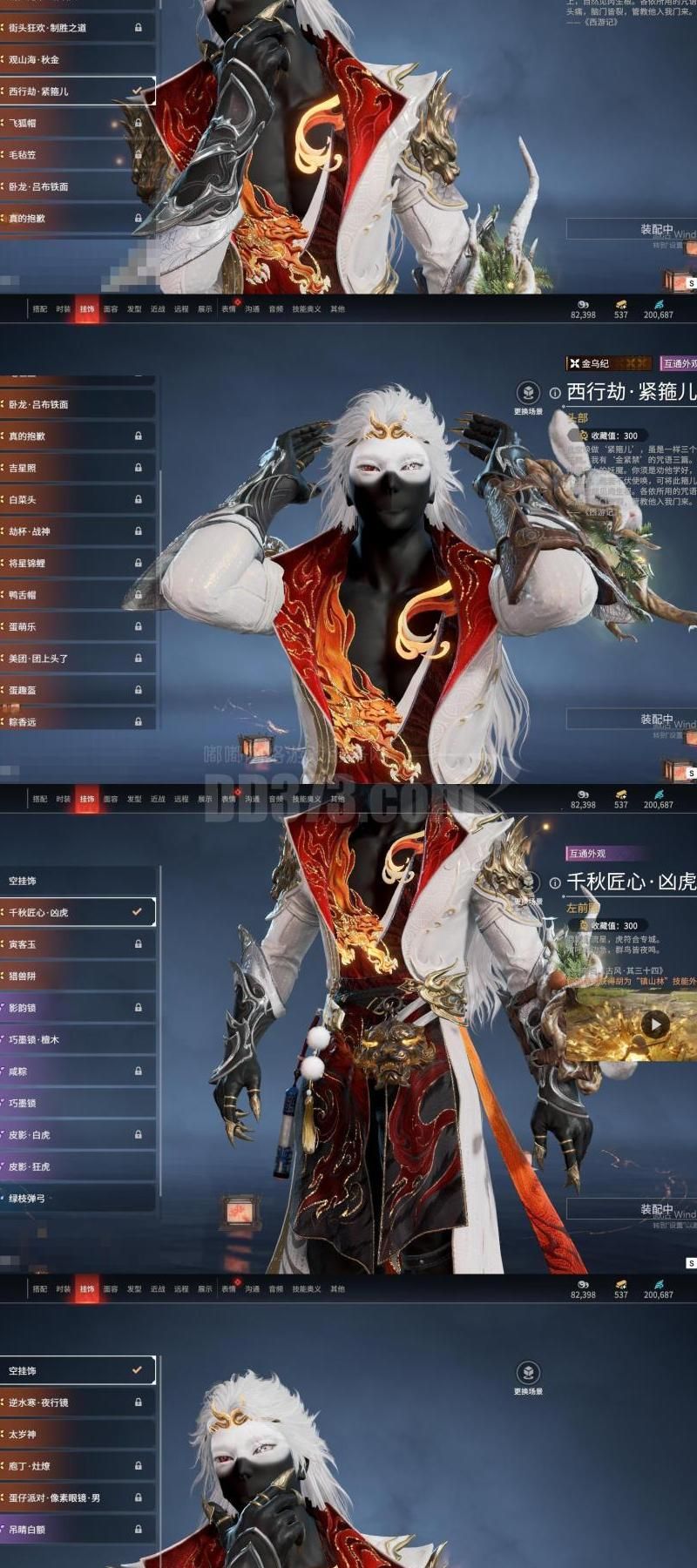Pick the 鸭舌帽 cap entry

pos(77,595)
